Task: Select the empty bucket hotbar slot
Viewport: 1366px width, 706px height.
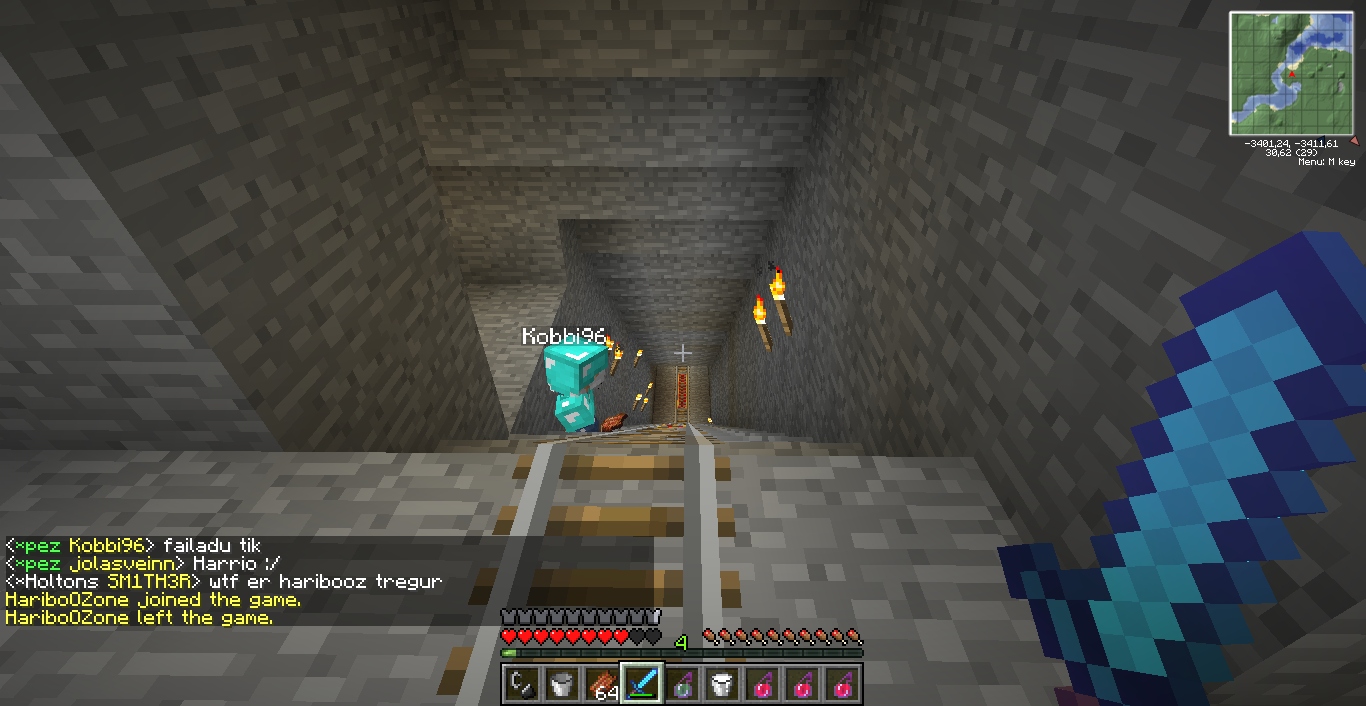Action: point(561,684)
